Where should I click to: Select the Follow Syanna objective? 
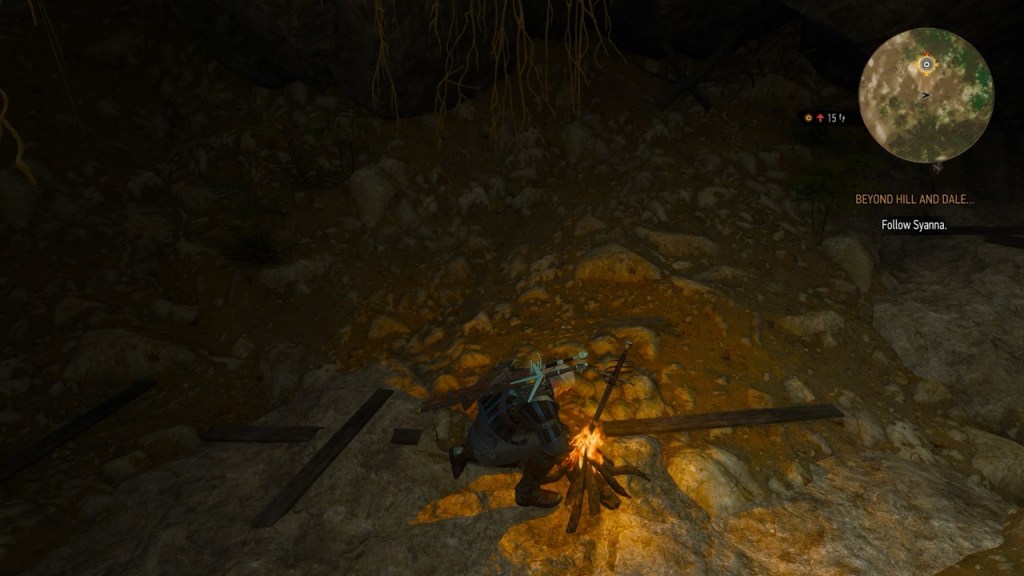coord(914,226)
